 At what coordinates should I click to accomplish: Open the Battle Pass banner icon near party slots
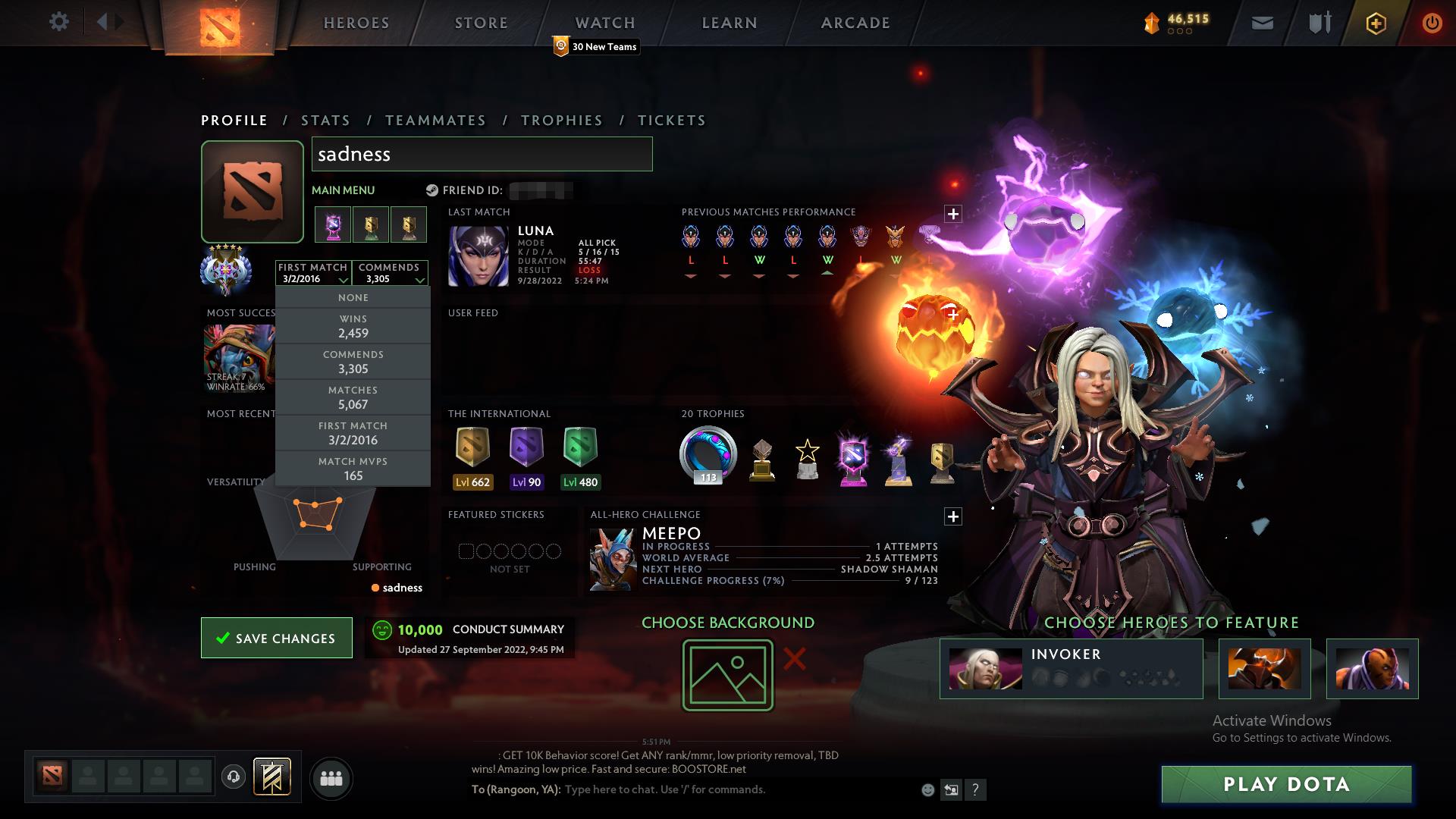click(x=273, y=778)
